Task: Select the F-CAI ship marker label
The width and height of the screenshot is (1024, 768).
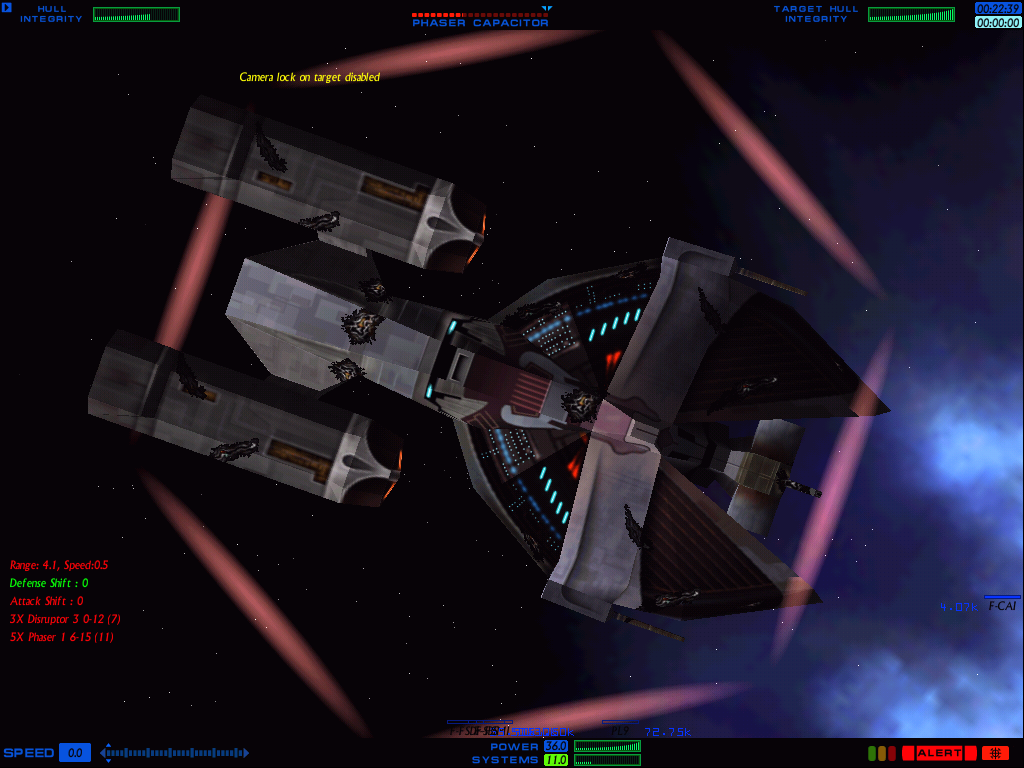Action: 1002,606
